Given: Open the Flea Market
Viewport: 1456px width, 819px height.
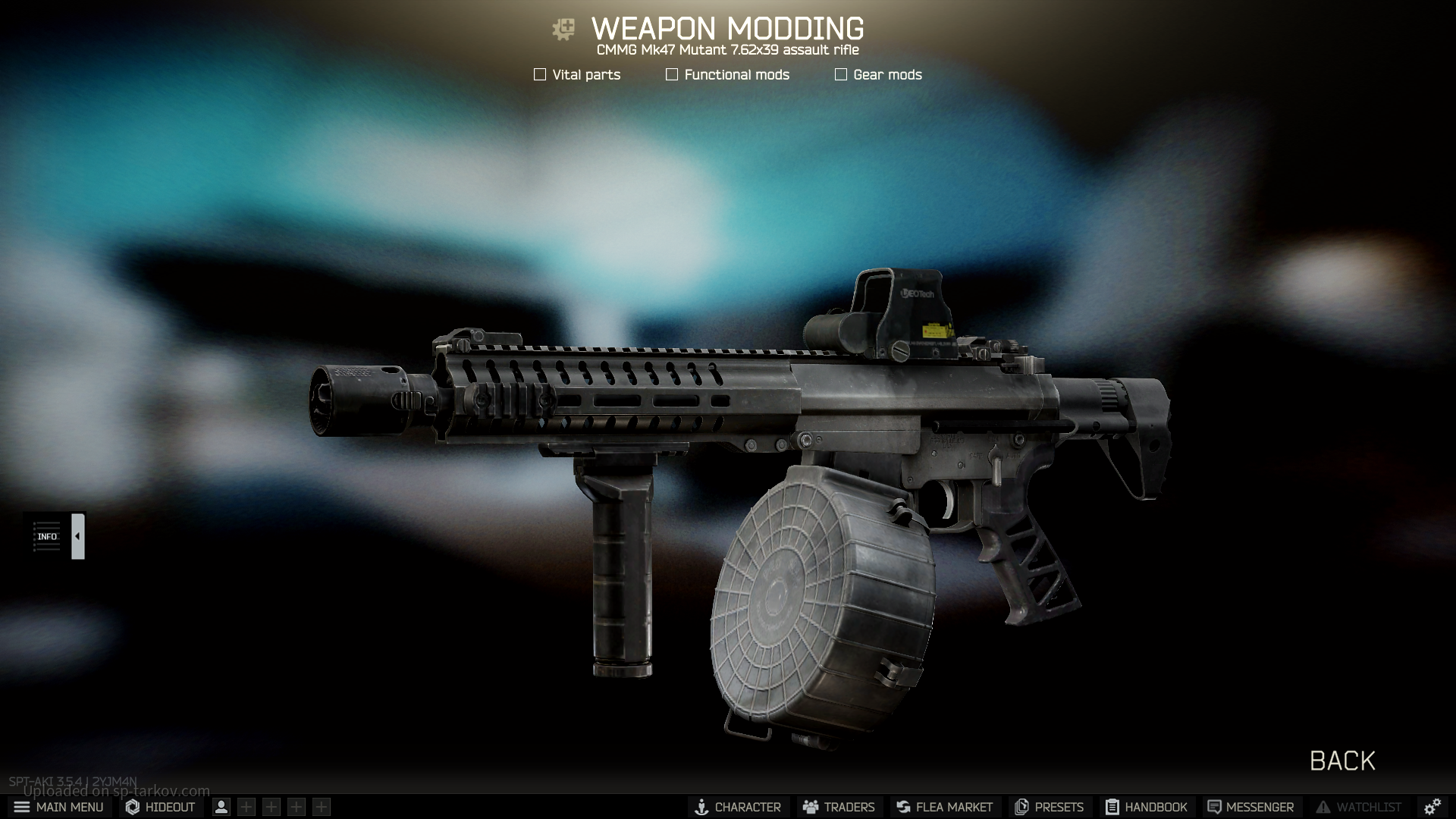Looking at the screenshot, I should pyautogui.click(x=944, y=807).
